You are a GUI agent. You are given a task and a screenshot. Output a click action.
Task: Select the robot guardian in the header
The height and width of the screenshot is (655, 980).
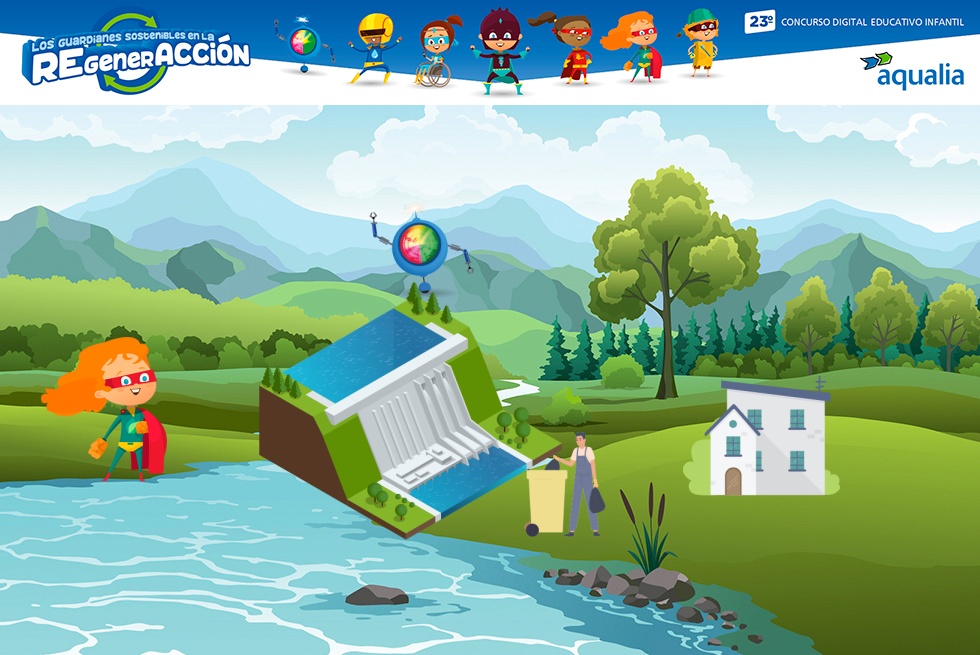(302, 44)
